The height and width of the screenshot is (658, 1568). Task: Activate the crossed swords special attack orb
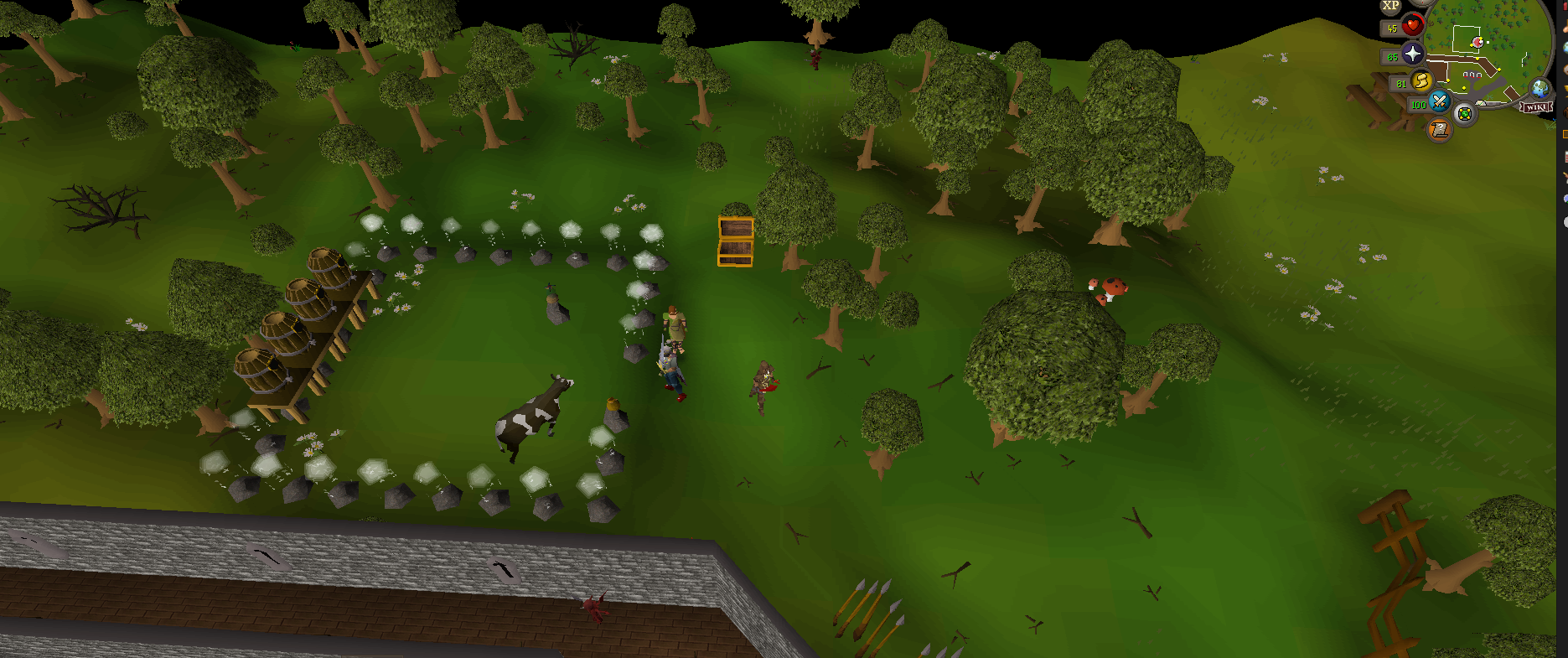(1439, 102)
